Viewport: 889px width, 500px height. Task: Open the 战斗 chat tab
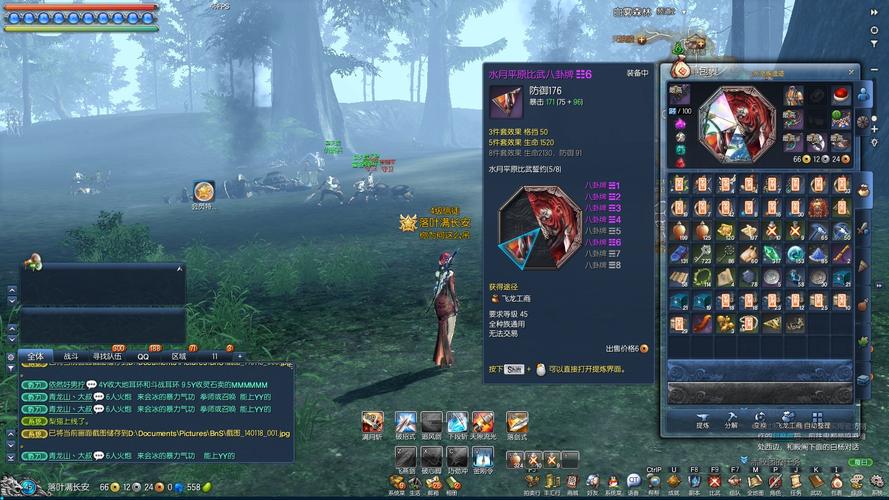click(71, 356)
